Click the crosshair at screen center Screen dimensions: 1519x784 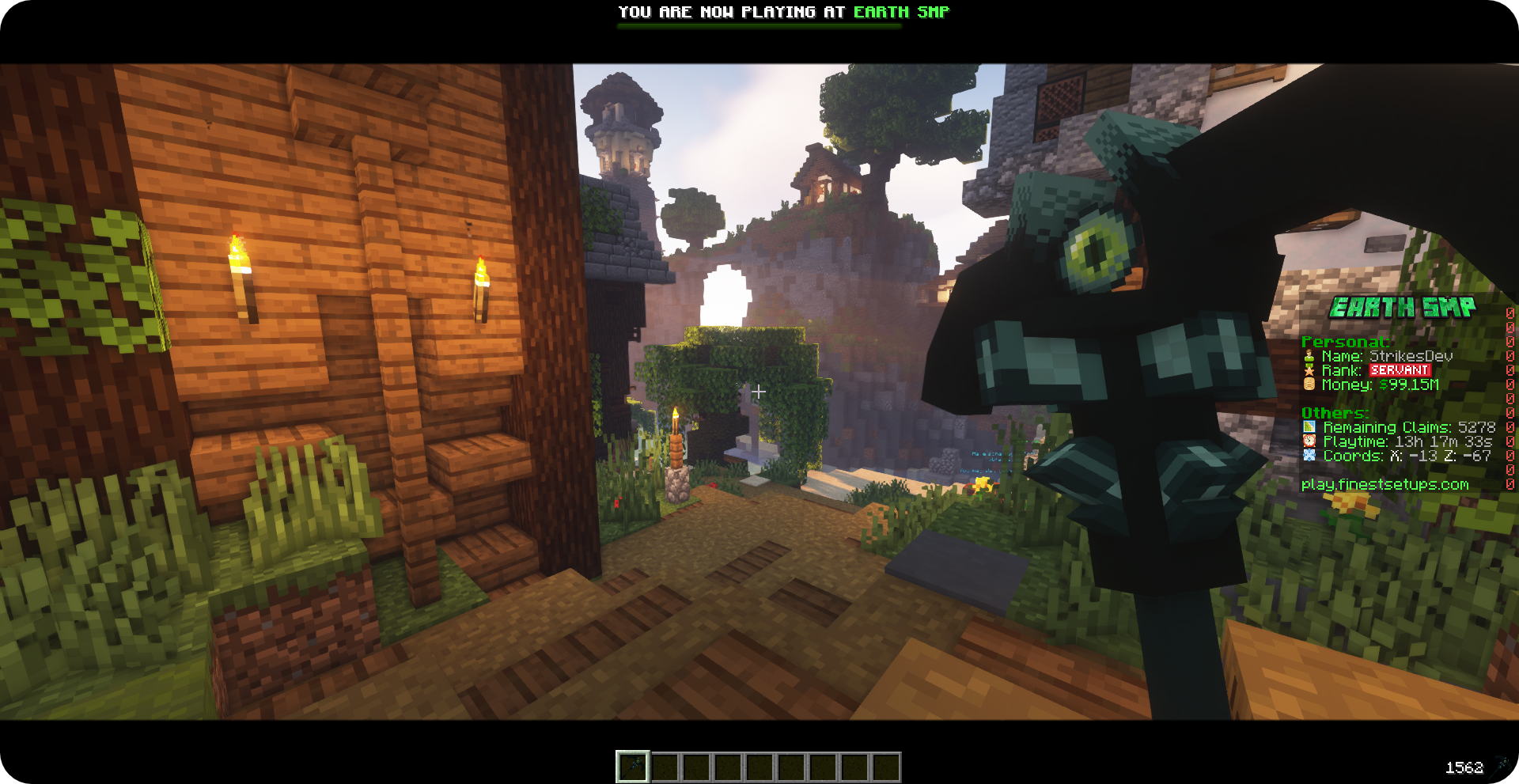759,392
